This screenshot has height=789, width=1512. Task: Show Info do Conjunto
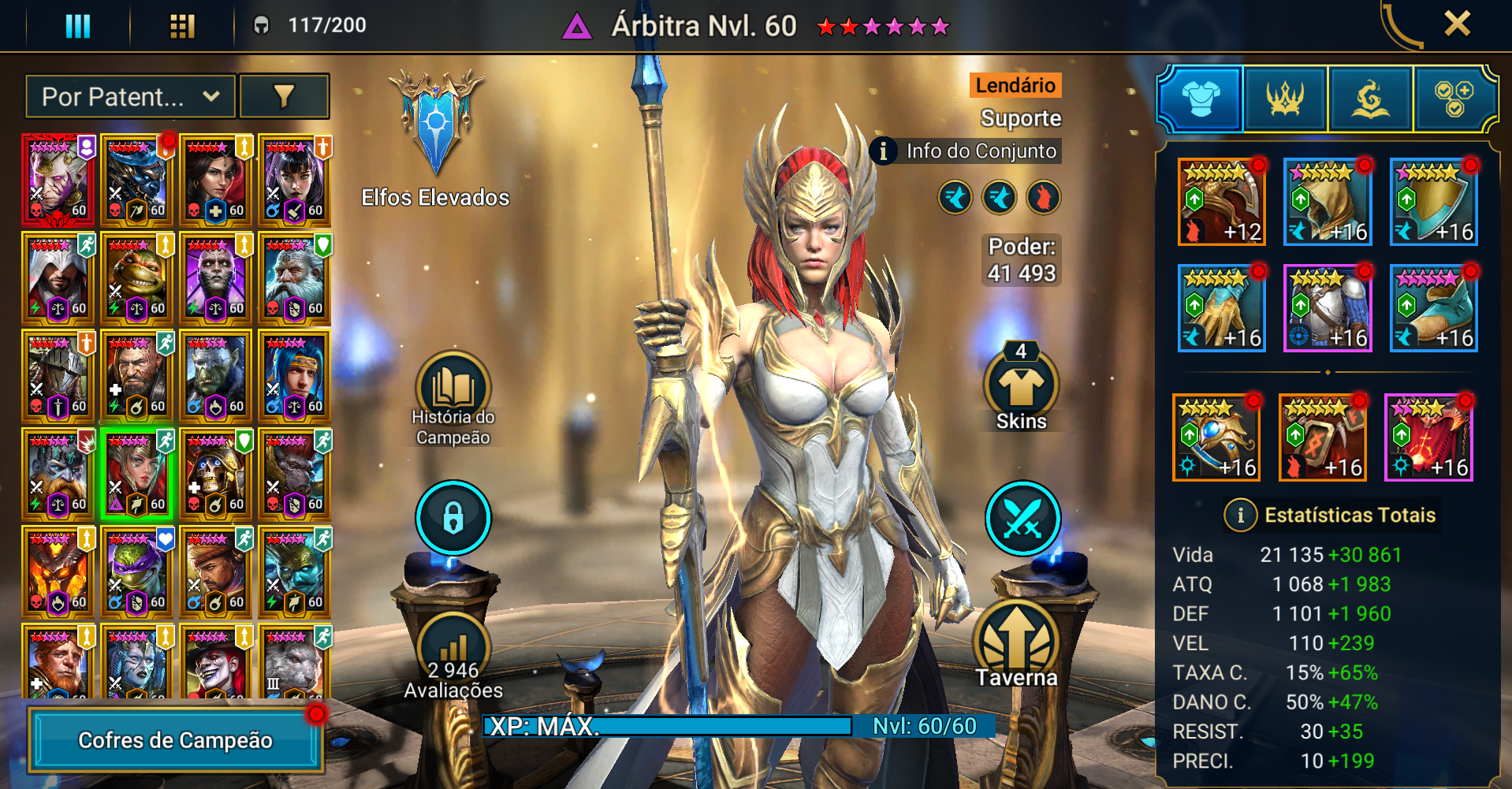[966, 151]
